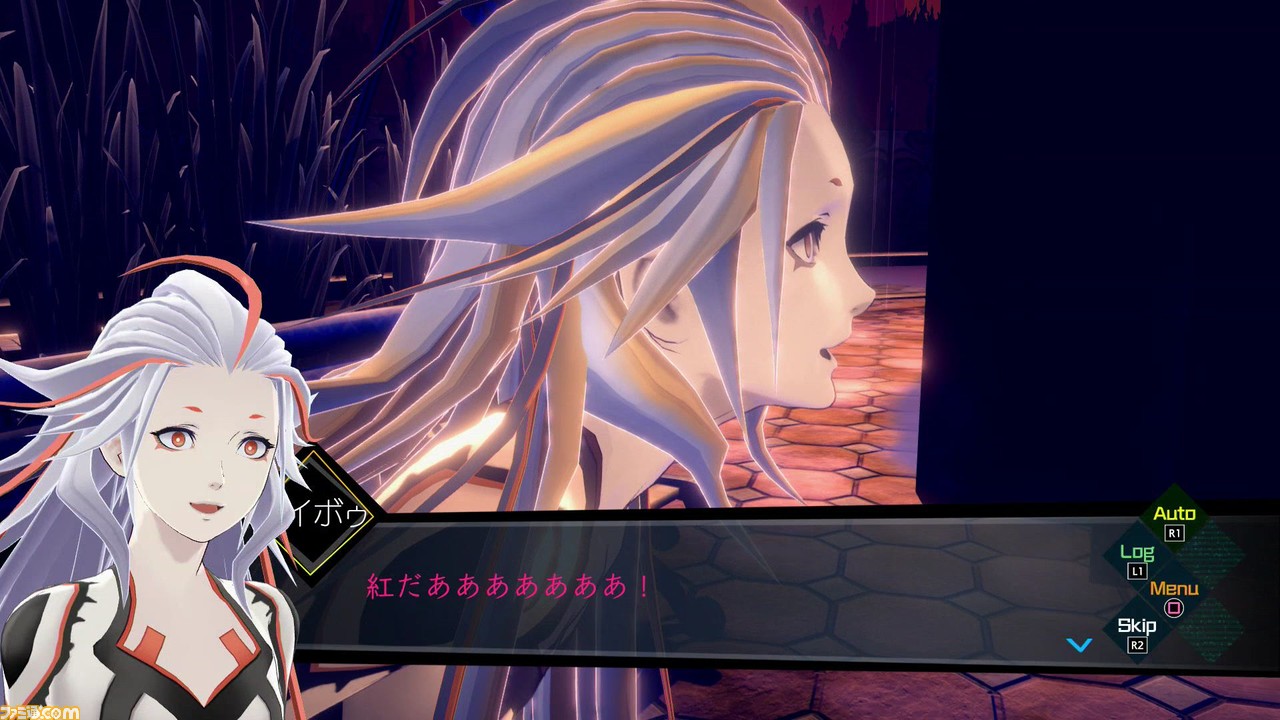The width and height of the screenshot is (1280, 720).
Task: Expand the text log history
Action: coord(1136,551)
